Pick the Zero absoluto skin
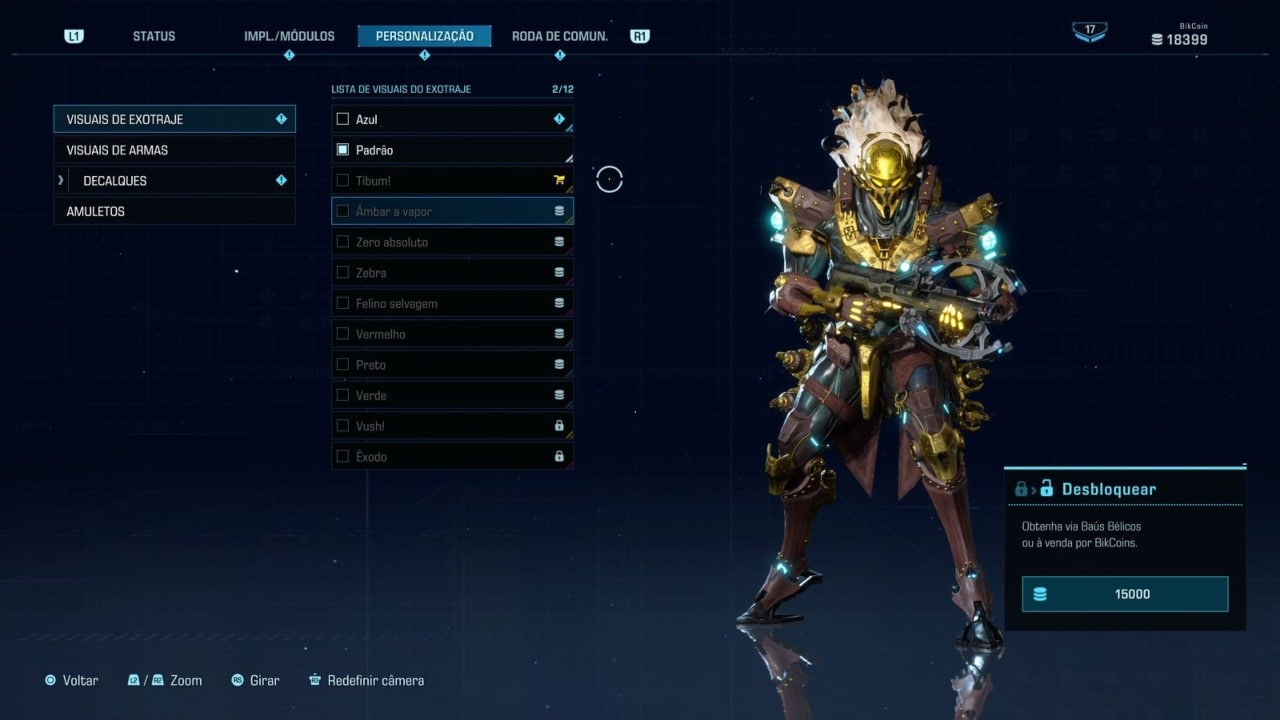1280x720 pixels. [452, 242]
